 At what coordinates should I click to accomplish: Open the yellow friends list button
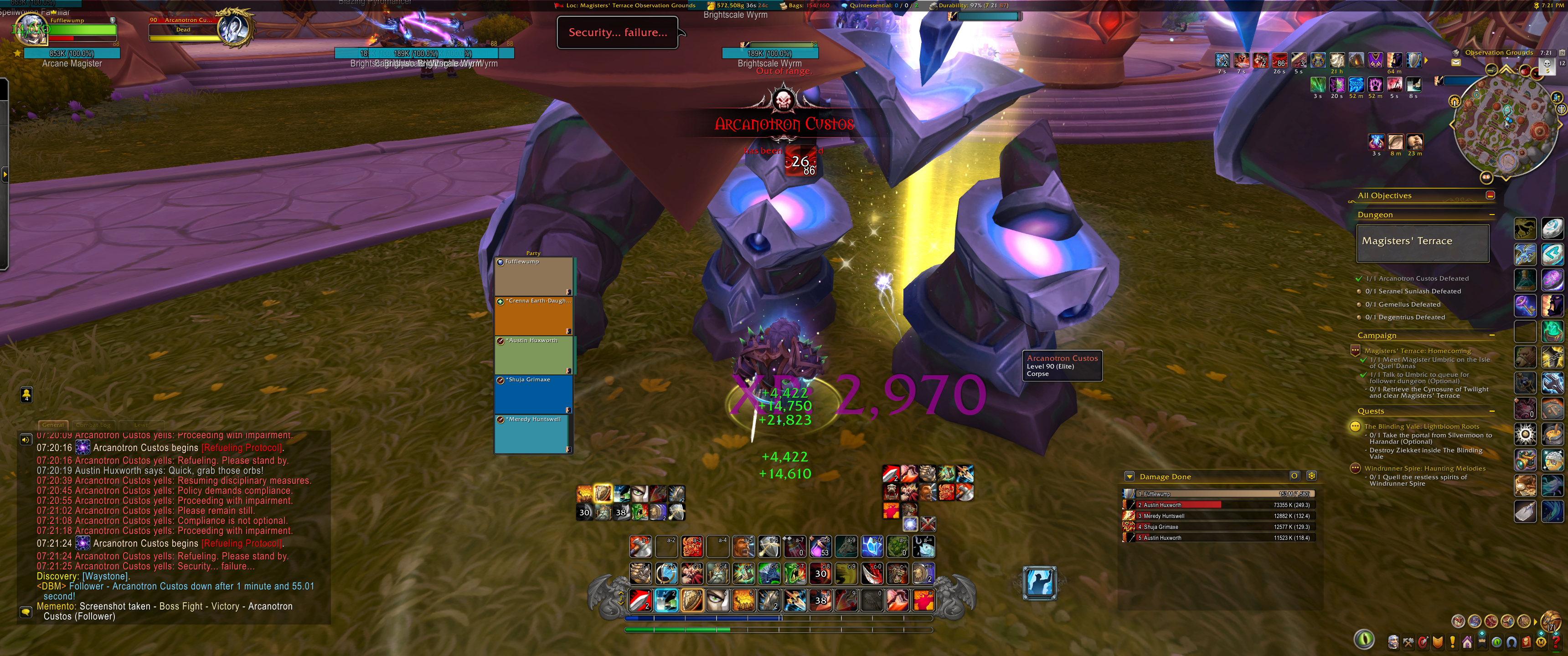click(x=26, y=395)
